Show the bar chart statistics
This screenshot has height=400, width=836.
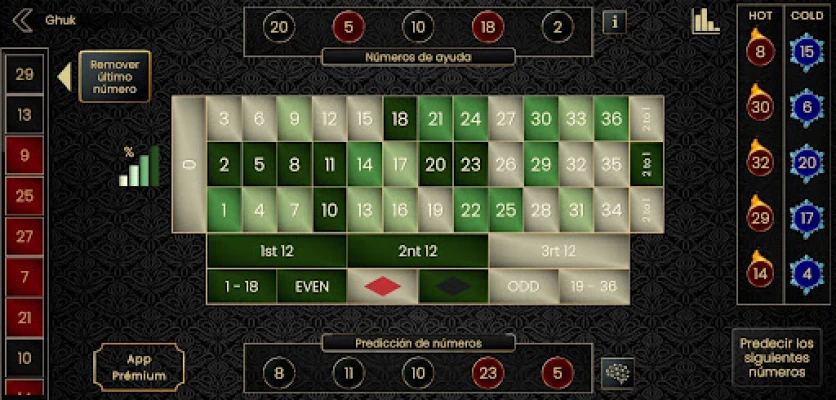click(705, 20)
